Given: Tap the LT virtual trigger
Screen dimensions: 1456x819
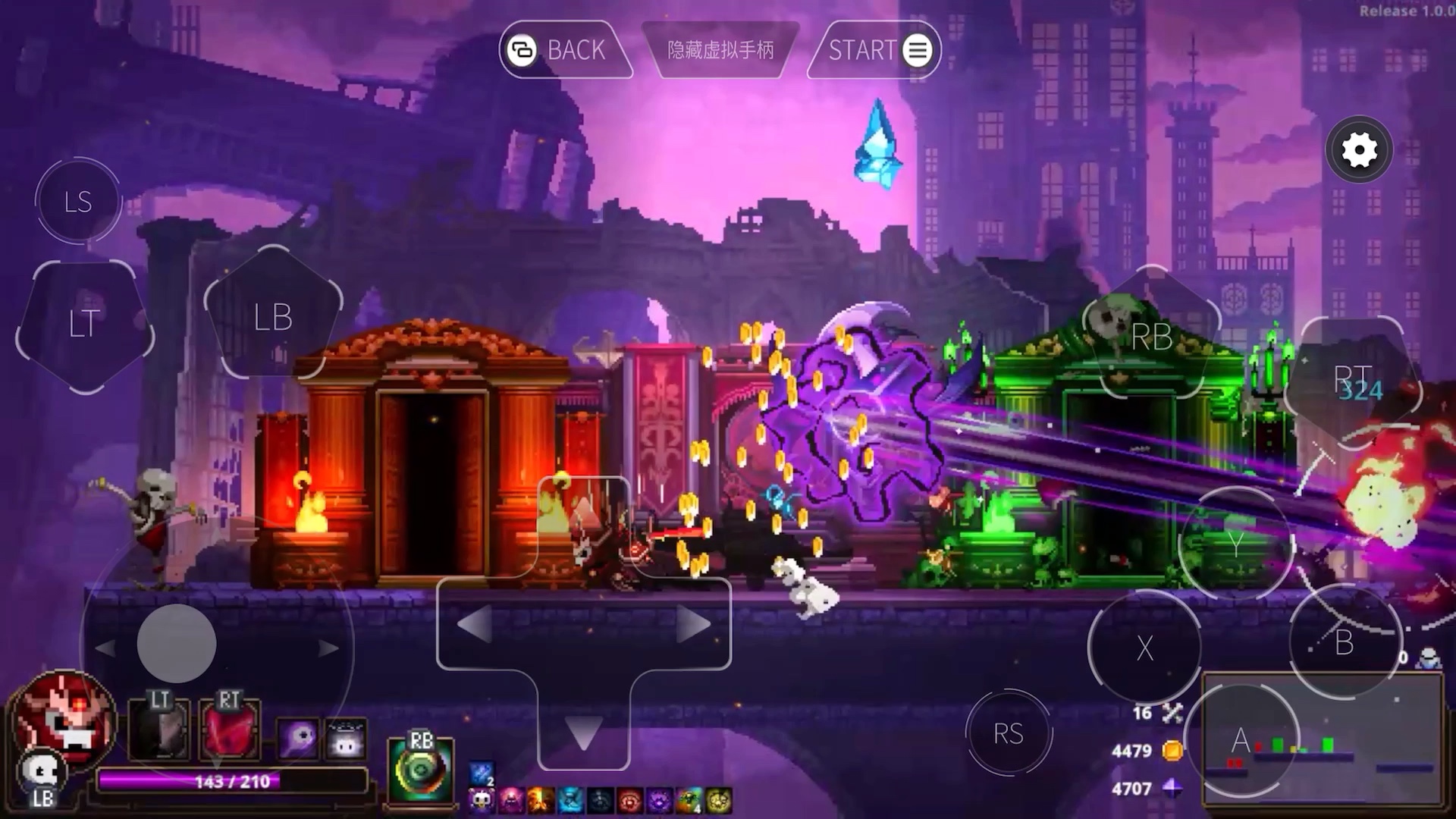Looking at the screenshot, I should (84, 325).
